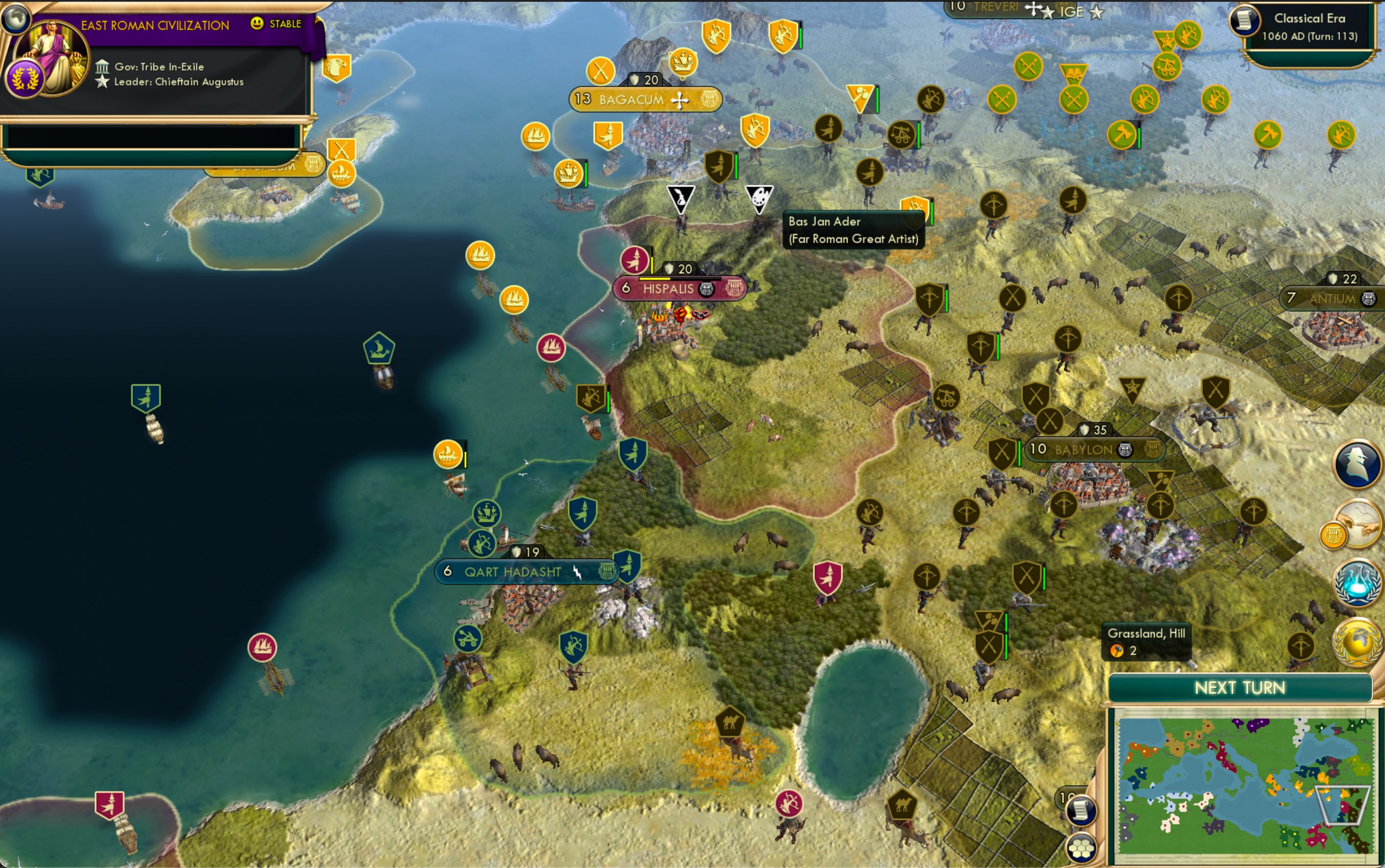Screen dimensions: 1385x868
Task: Open the scroll notification log beside minimap
Action: [x=1081, y=811]
